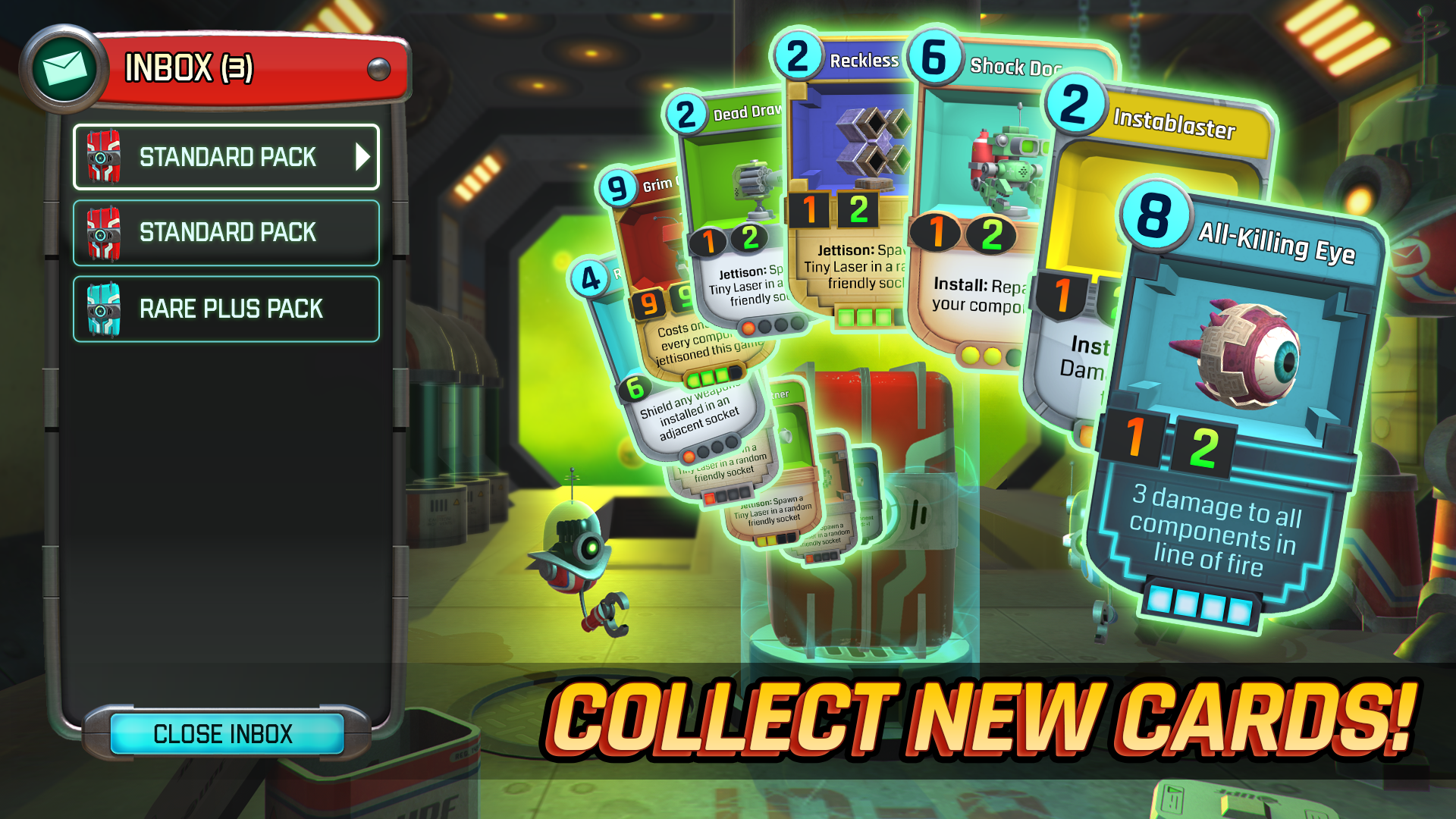Viewport: 1456px width, 819px height.
Task: Click the envelope icon on the inbox header
Action: [x=64, y=66]
